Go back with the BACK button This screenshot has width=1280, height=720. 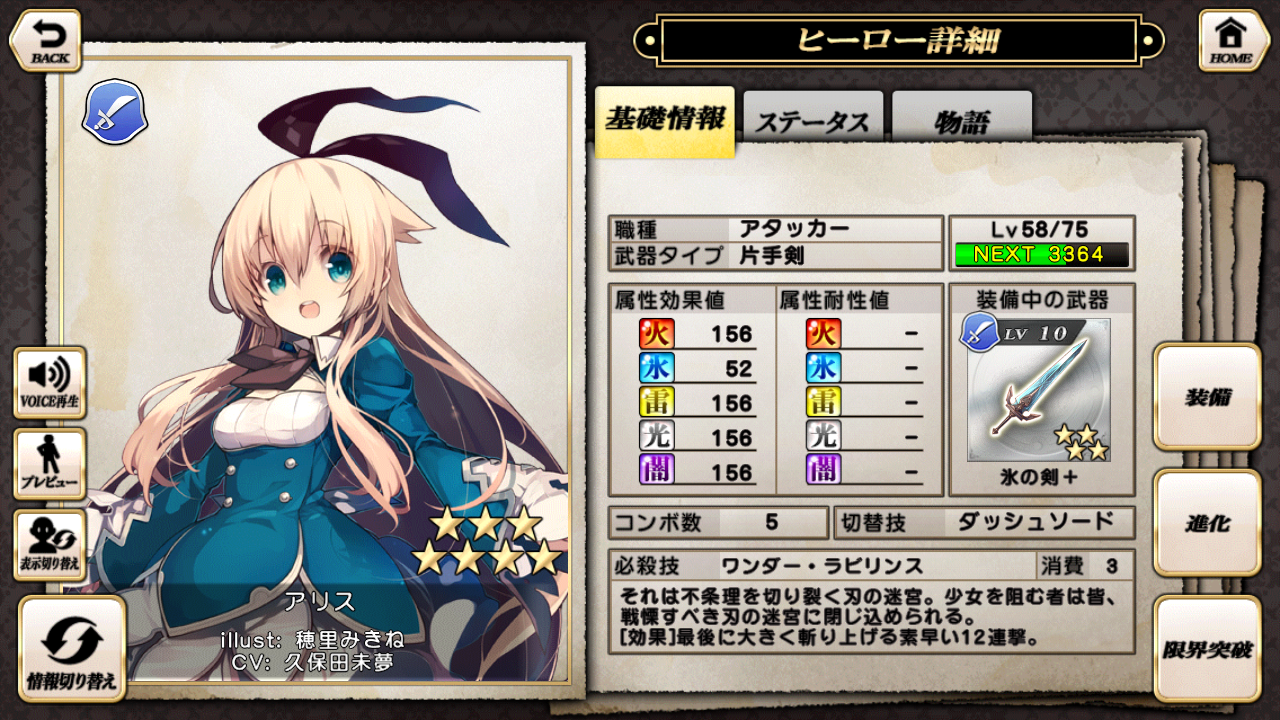click(46, 40)
